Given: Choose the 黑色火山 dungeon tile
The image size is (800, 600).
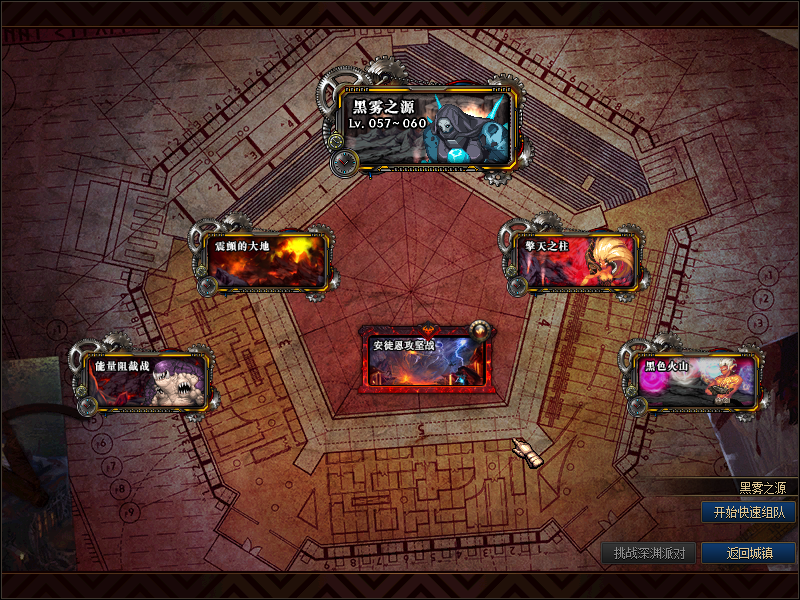Looking at the screenshot, I should tap(694, 381).
